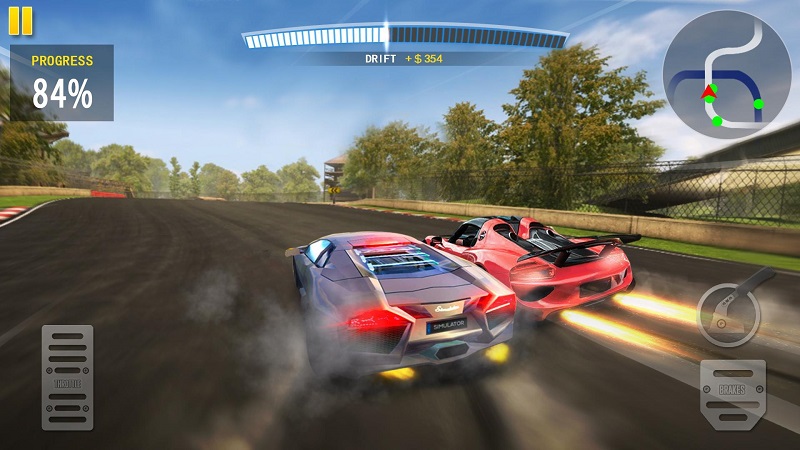Tap the Throttle pedal
This screenshot has height=450, width=800.
click(67, 377)
